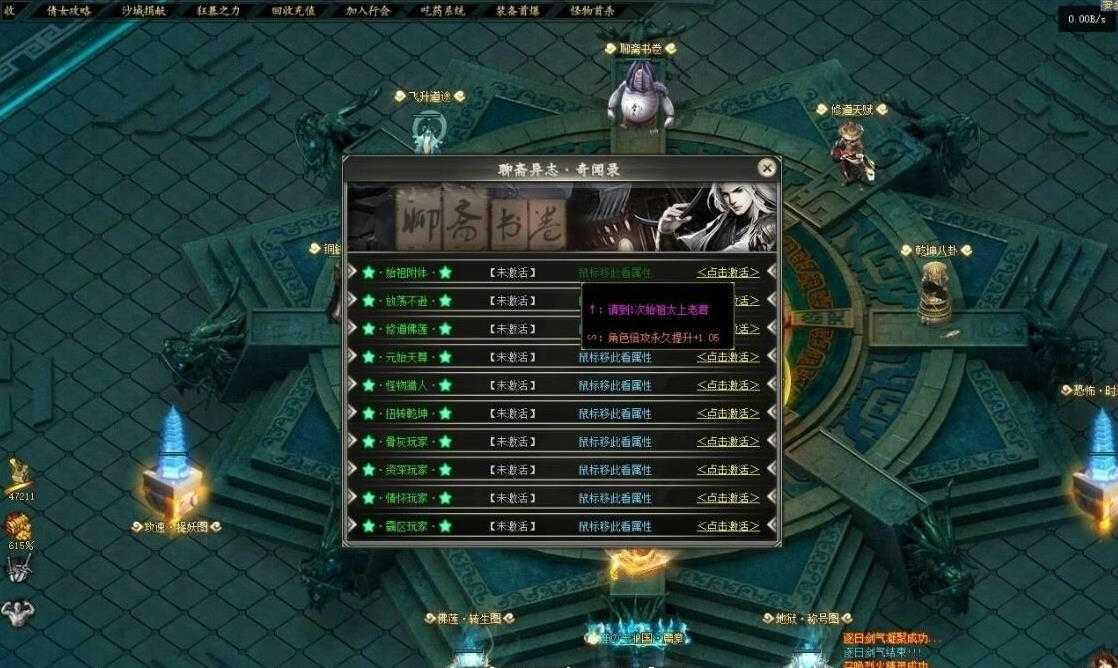
Task: Activate the 怪物猎人 title
Action: point(727,385)
